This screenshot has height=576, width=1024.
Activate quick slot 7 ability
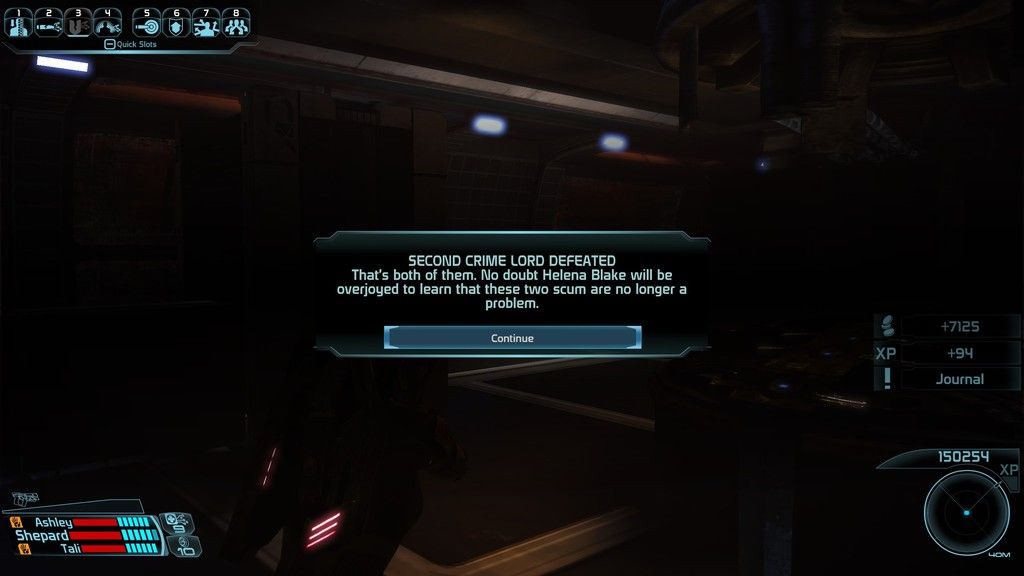click(x=206, y=24)
